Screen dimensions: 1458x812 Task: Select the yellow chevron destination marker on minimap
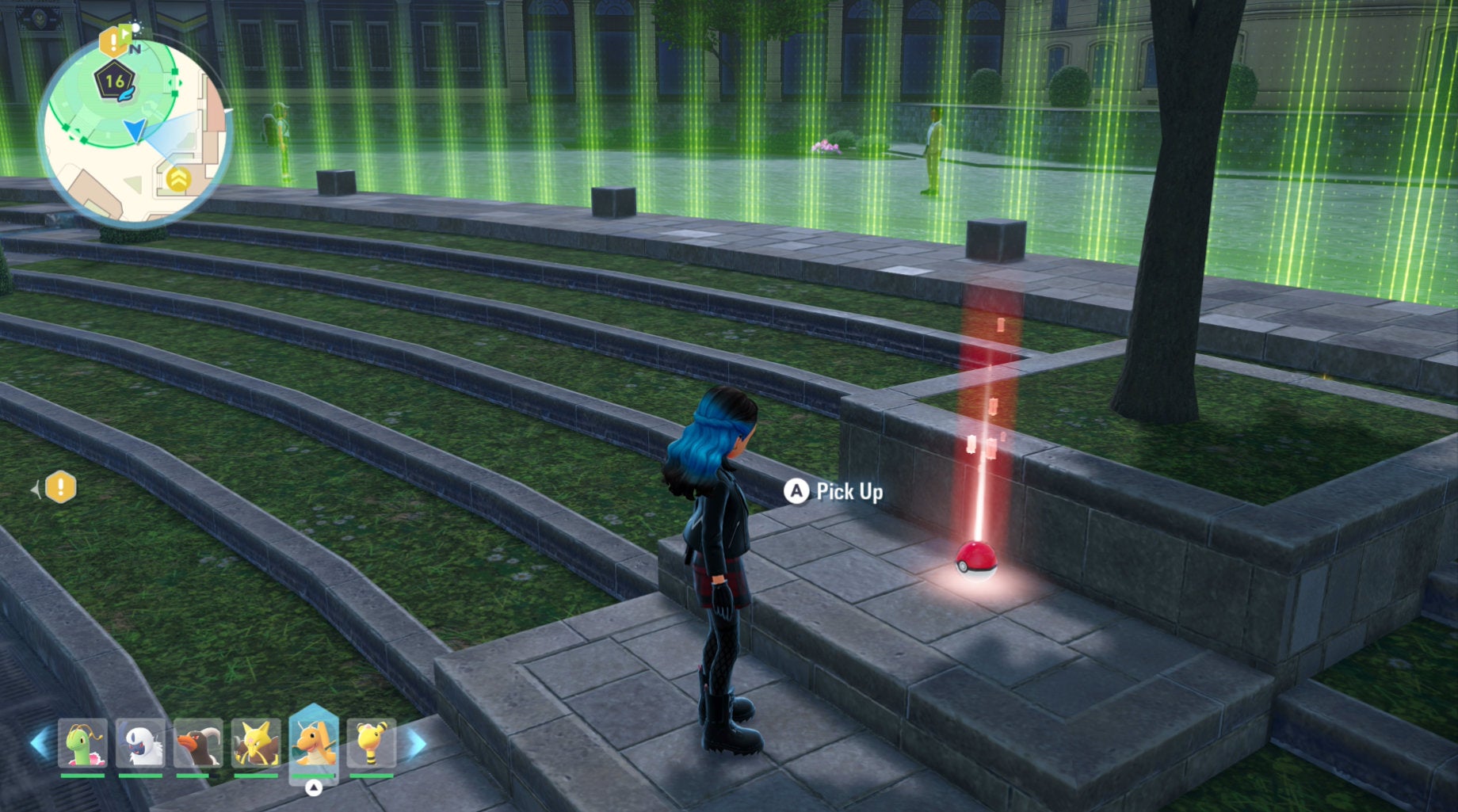click(180, 180)
